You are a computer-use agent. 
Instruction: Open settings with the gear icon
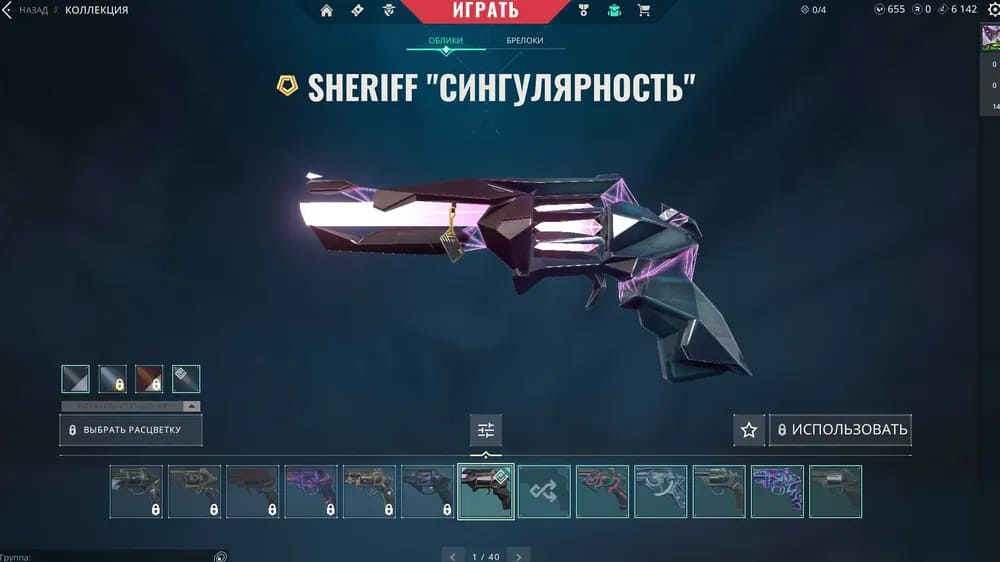993,10
